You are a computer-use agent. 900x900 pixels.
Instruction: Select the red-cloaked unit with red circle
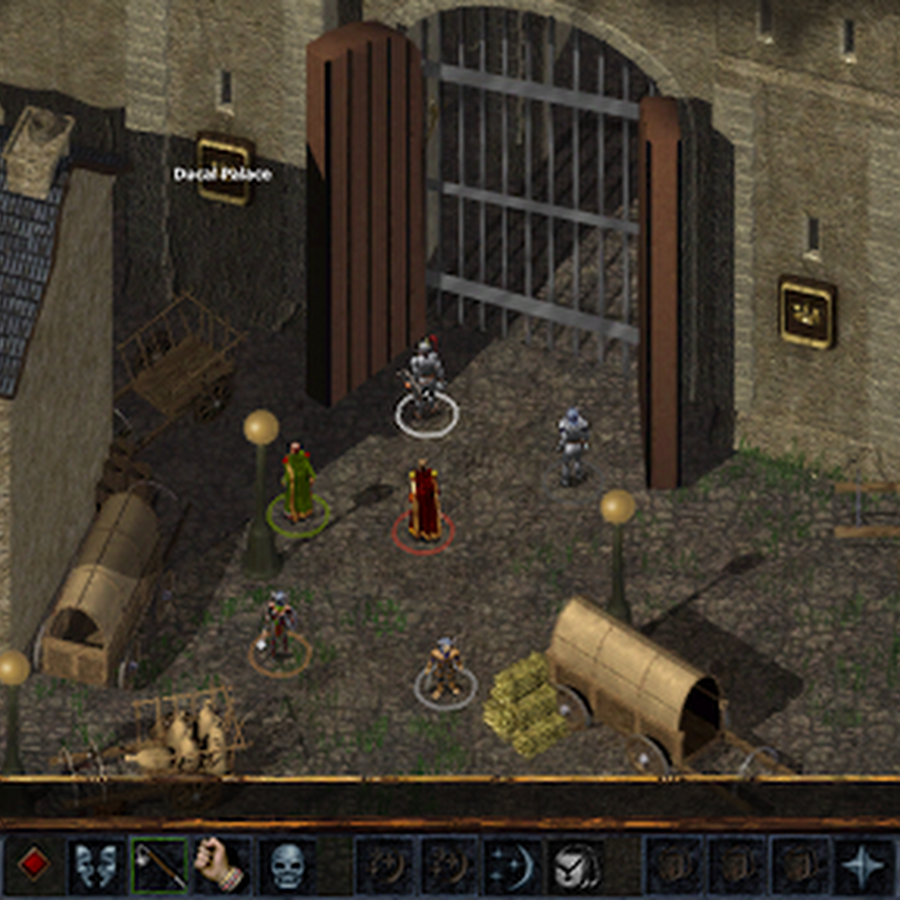[x=423, y=503]
